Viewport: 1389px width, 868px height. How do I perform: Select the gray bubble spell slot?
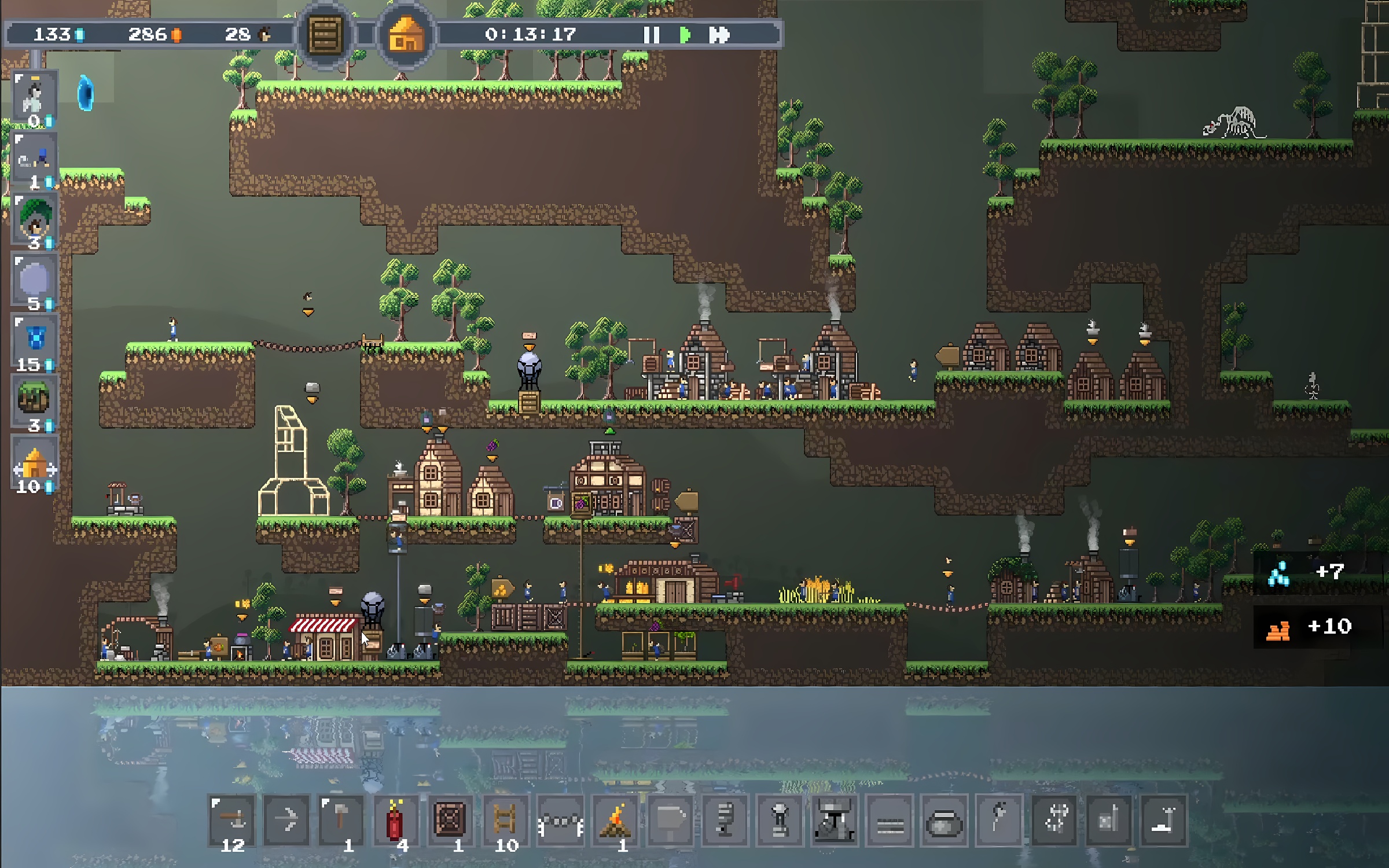[x=35, y=281]
